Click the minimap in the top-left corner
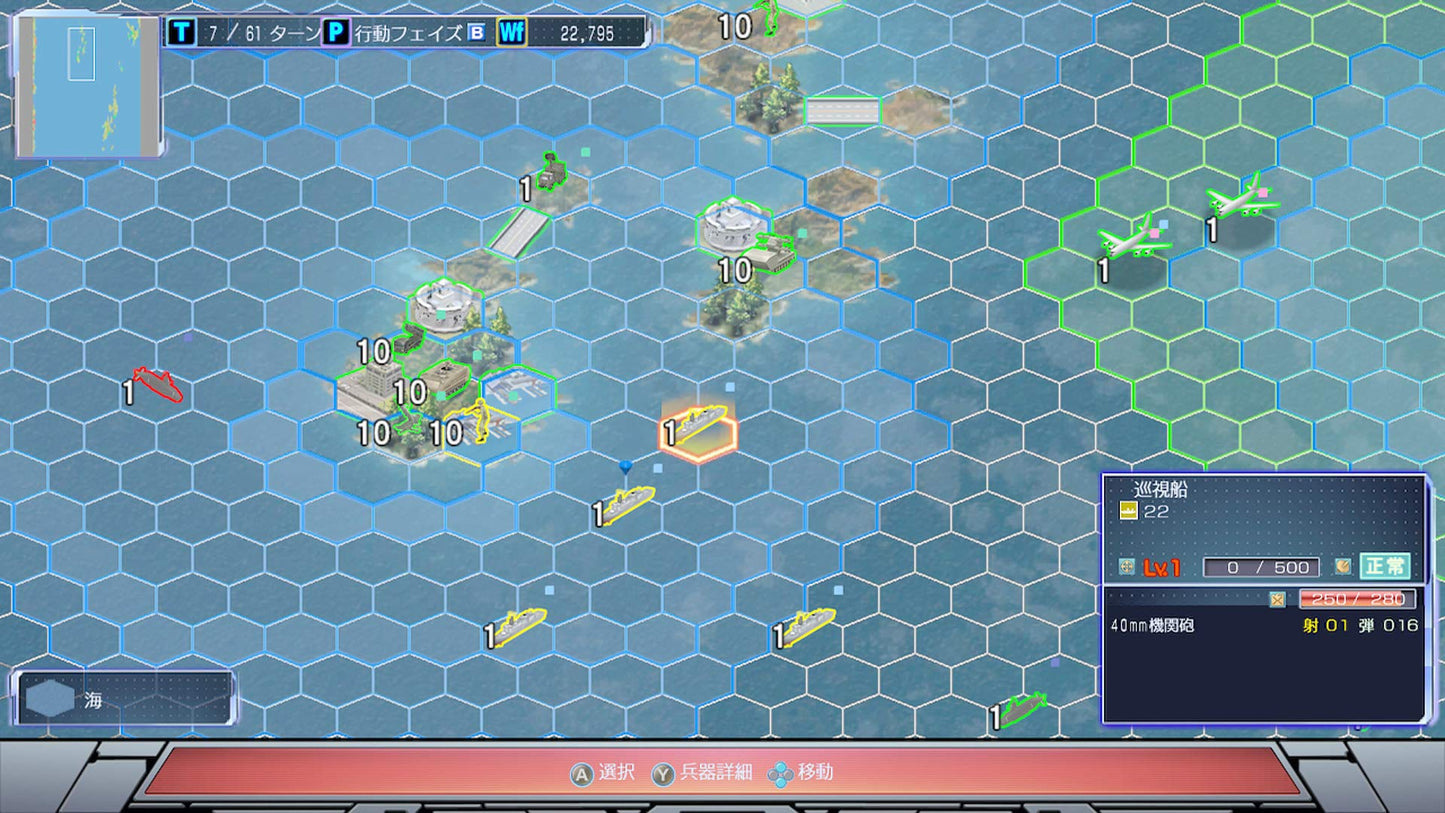This screenshot has height=813, width=1445. click(x=88, y=85)
